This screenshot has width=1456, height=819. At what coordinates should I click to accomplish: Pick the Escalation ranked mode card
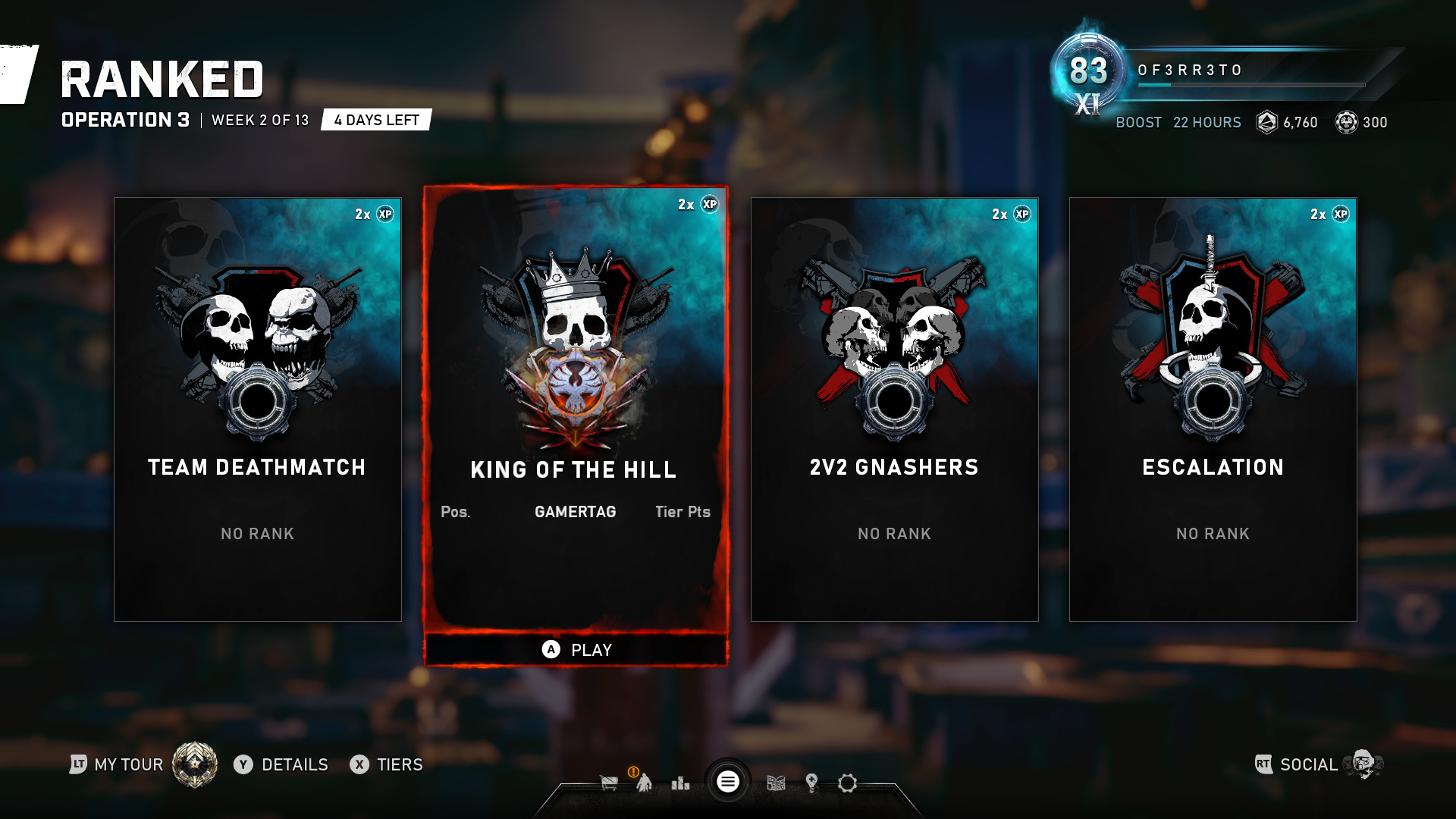coord(1213,409)
